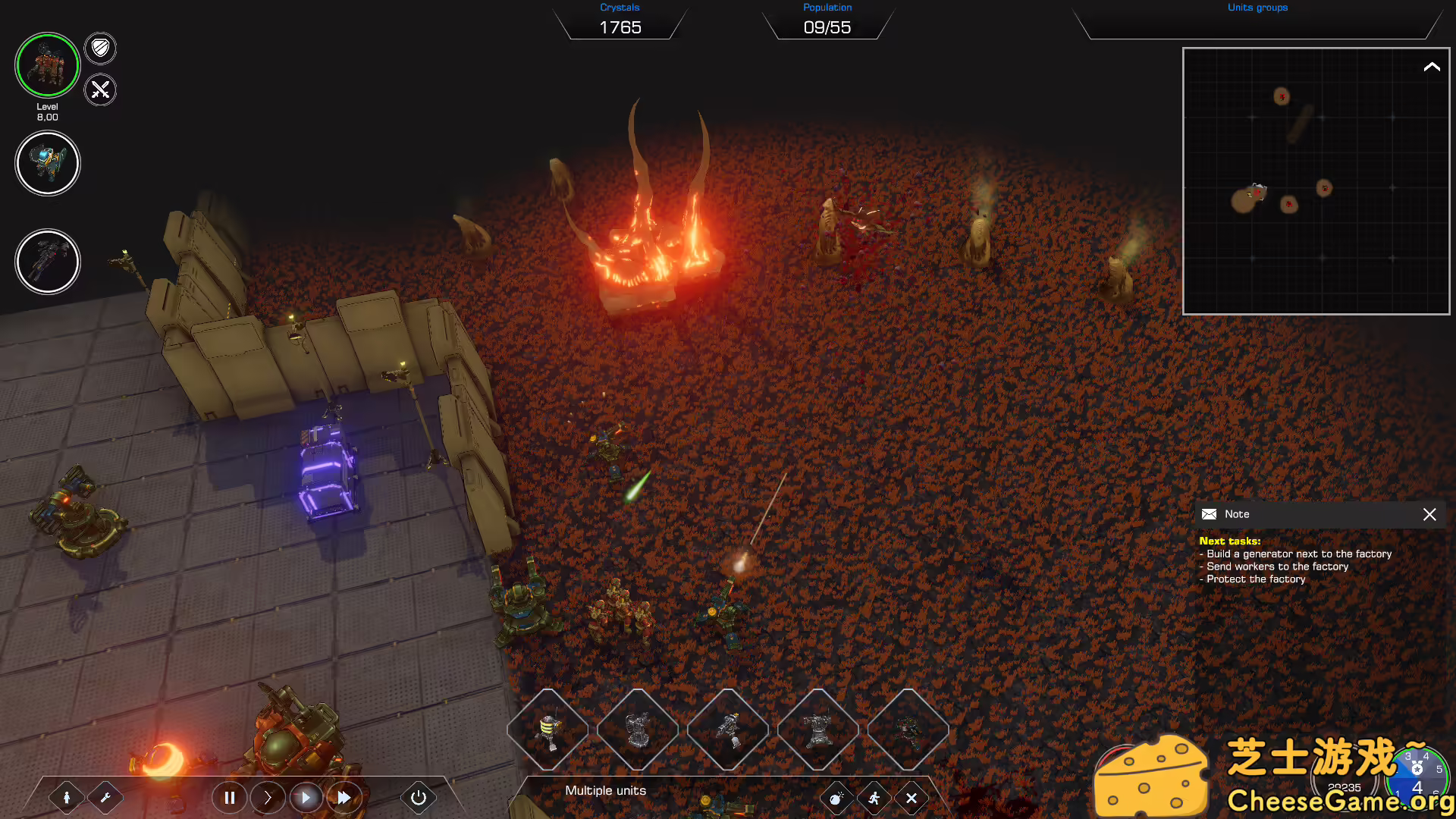This screenshot has width=1456, height=819.
Task: Click the single-step arrow speed icon
Action: tap(268, 798)
